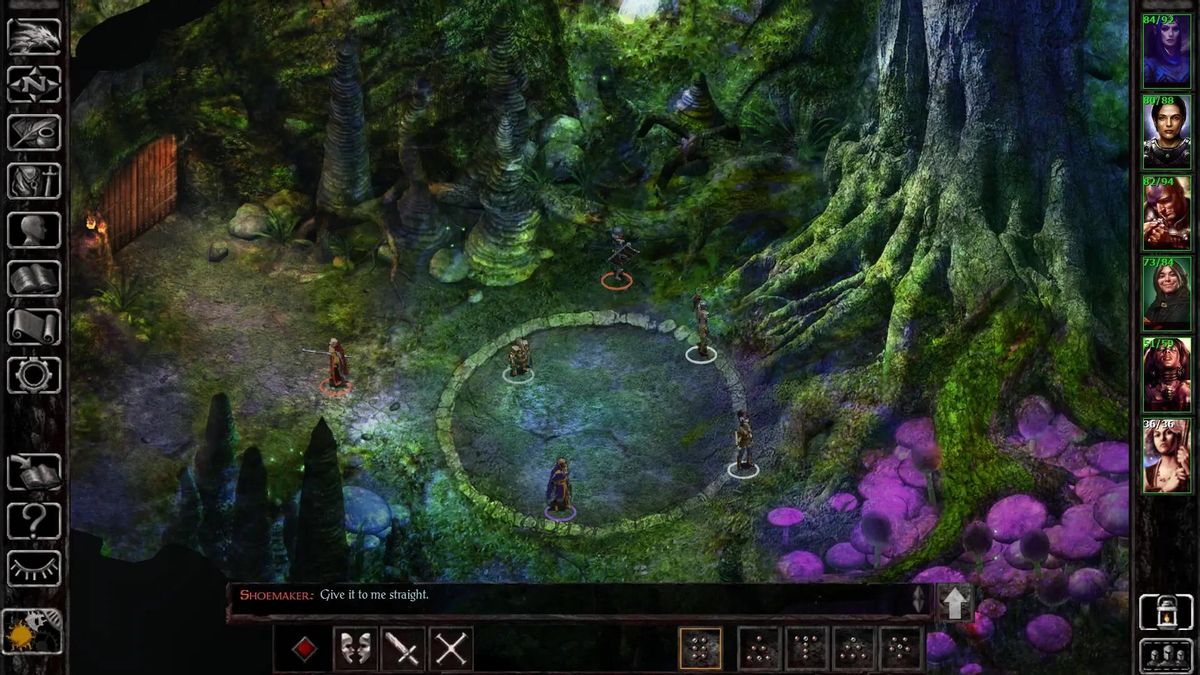Click the crossed lines action button

click(x=451, y=649)
